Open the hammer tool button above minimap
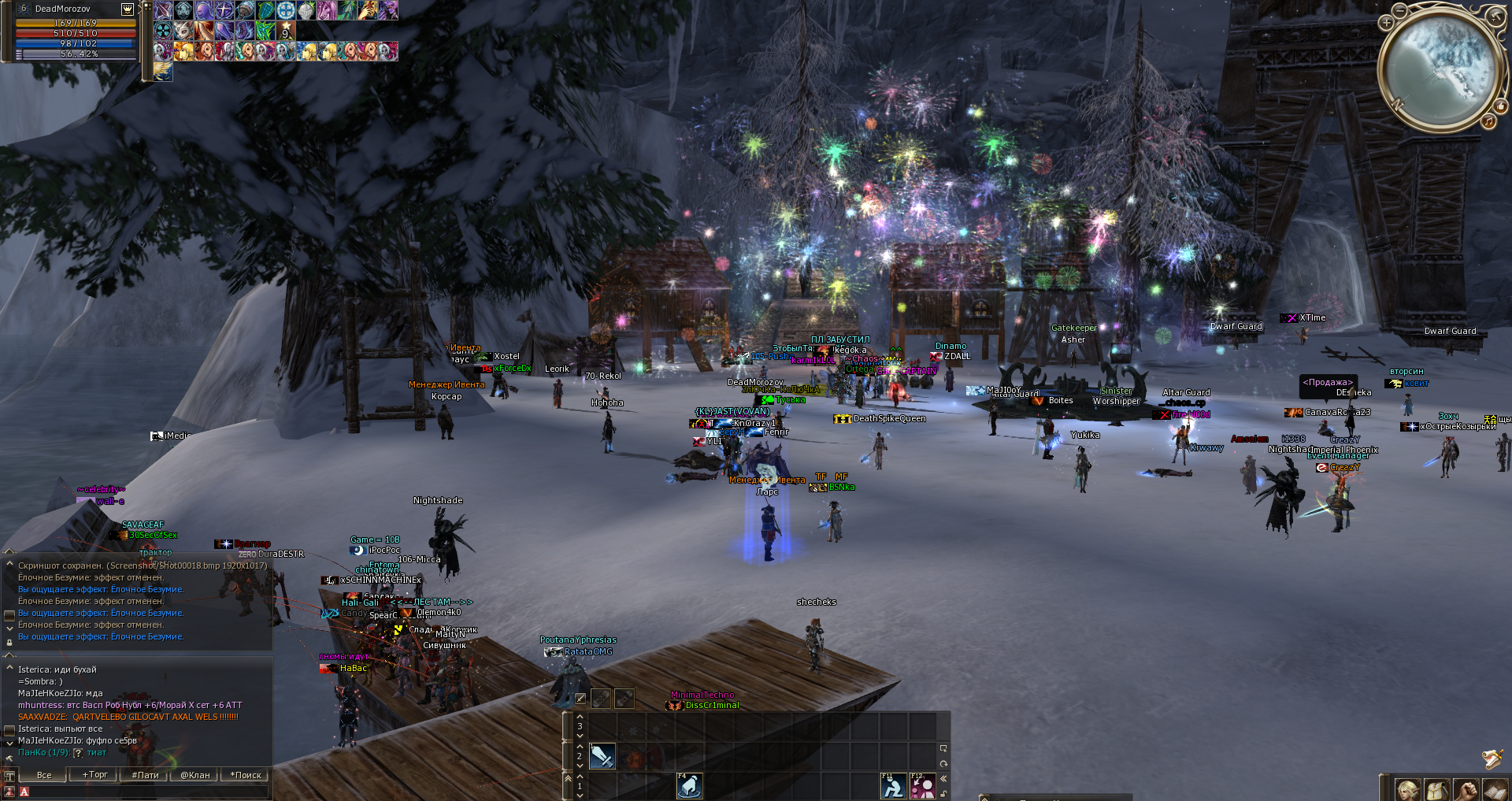1512x801 pixels. point(1495,17)
